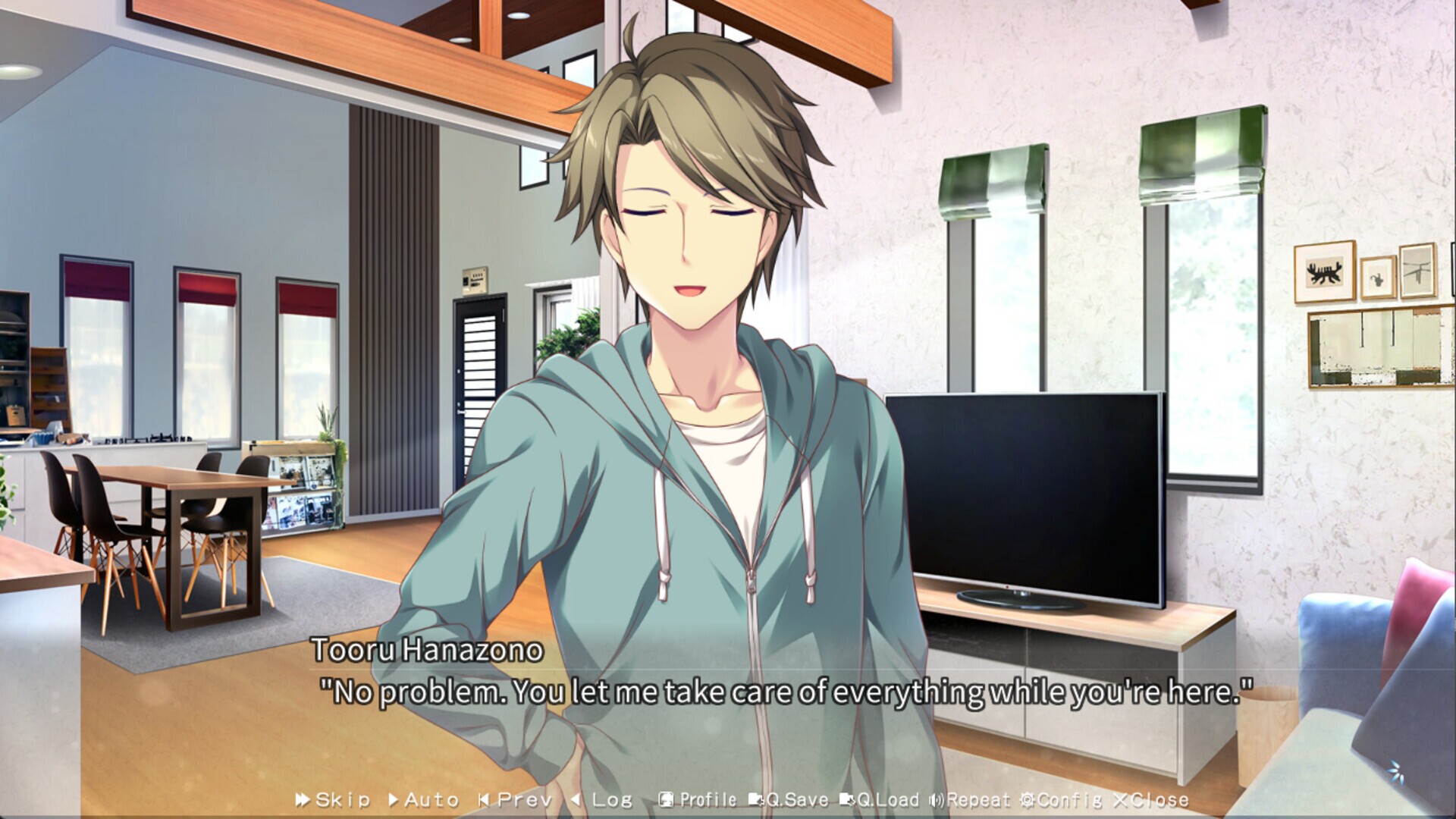Click the name label Tooru Hanazono
1456x819 pixels.
pyautogui.click(x=428, y=652)
